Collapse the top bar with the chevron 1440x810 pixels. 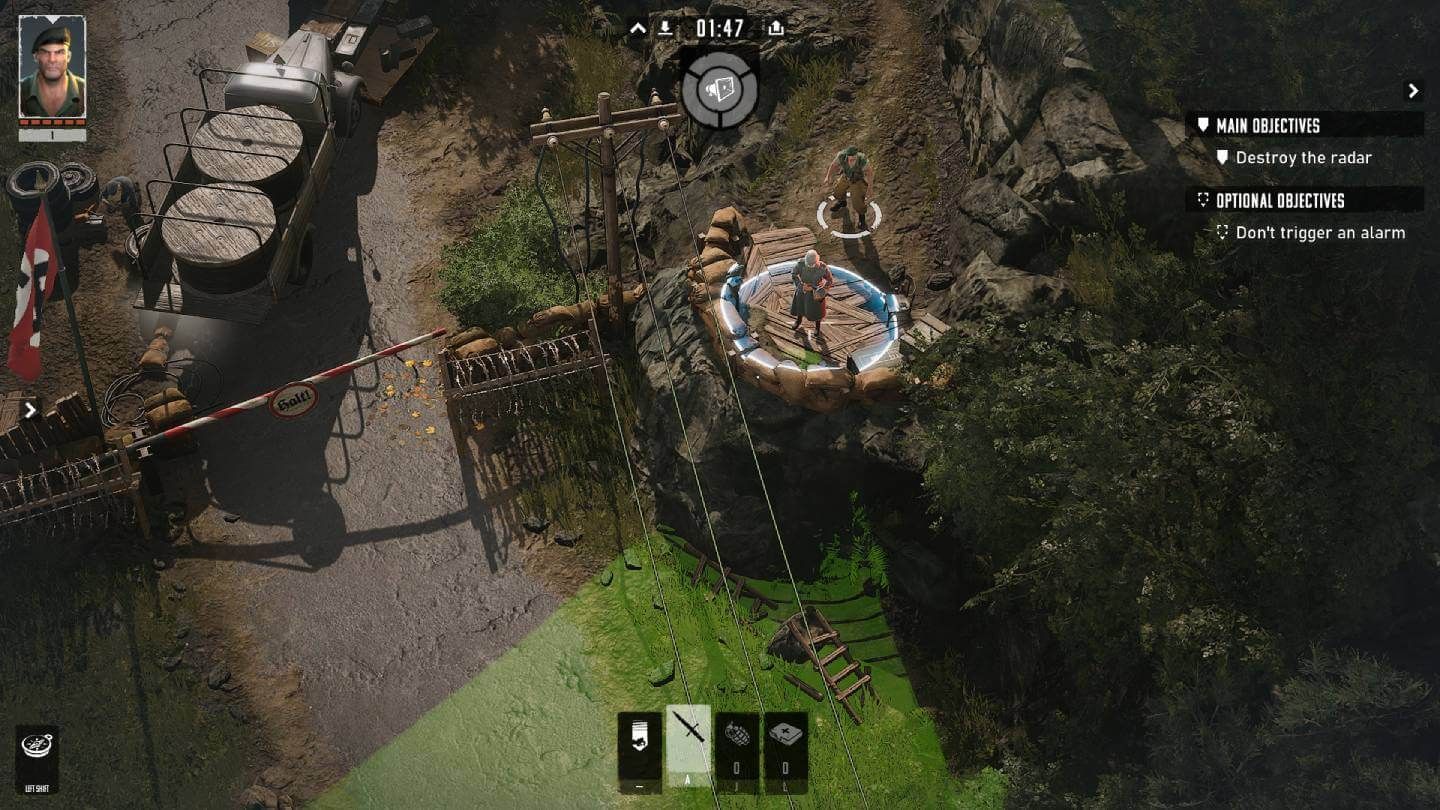click(638, 28)
